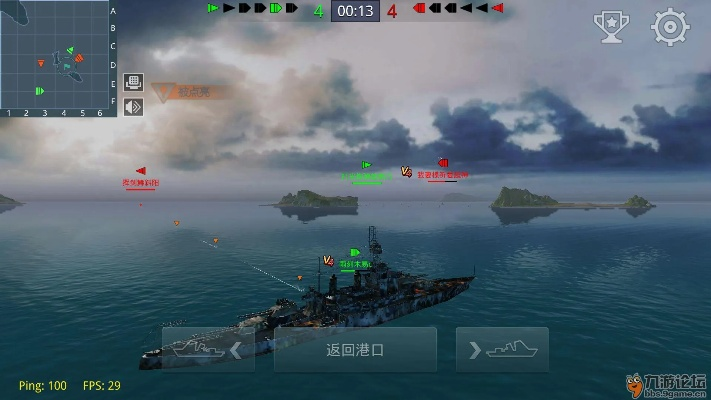This screenshot has width=711, height=400.
Task: Toggle the sound speaker icon
Action: 133,105
